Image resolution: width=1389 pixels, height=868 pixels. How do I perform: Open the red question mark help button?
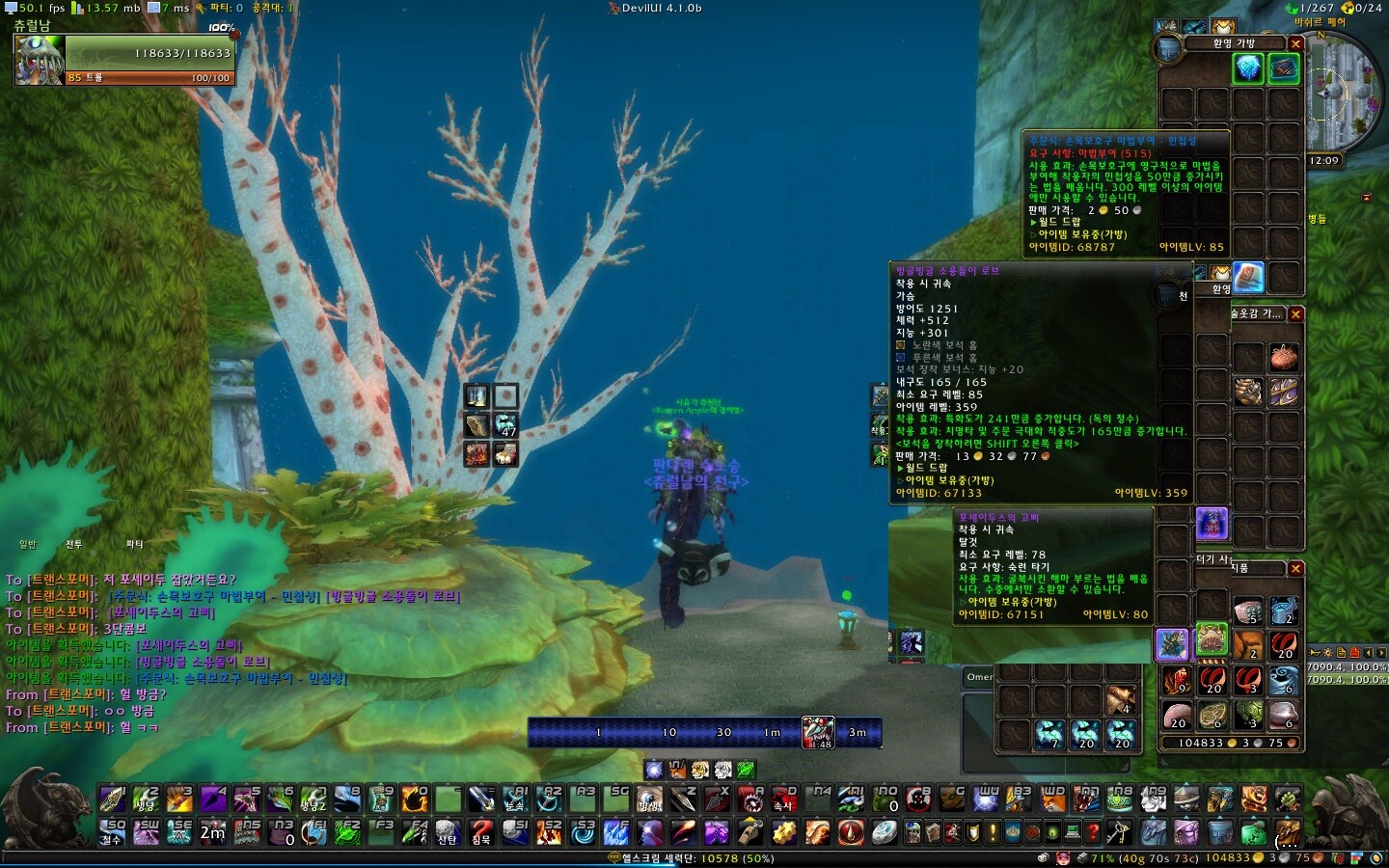click(480, 831)
